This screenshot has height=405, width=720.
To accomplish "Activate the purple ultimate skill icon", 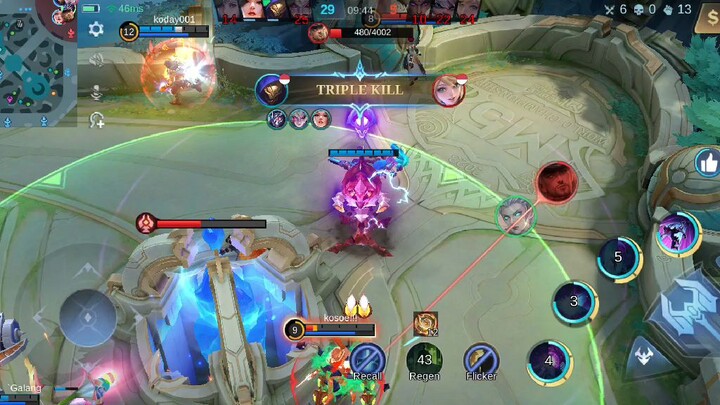I will [677, 234].
